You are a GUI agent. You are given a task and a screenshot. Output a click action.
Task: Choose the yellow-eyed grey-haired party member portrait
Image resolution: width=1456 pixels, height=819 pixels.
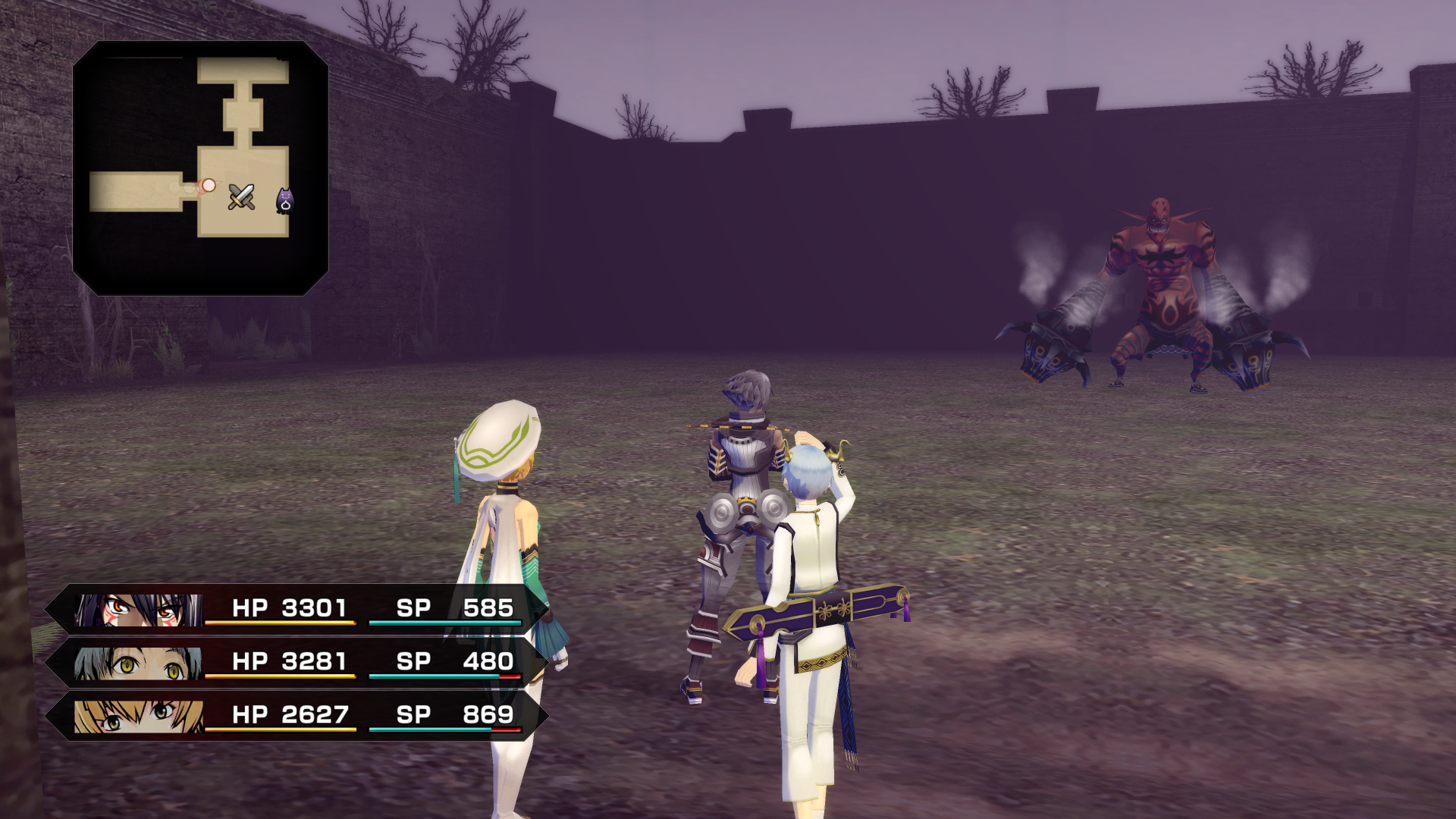[x=139, y=664]
